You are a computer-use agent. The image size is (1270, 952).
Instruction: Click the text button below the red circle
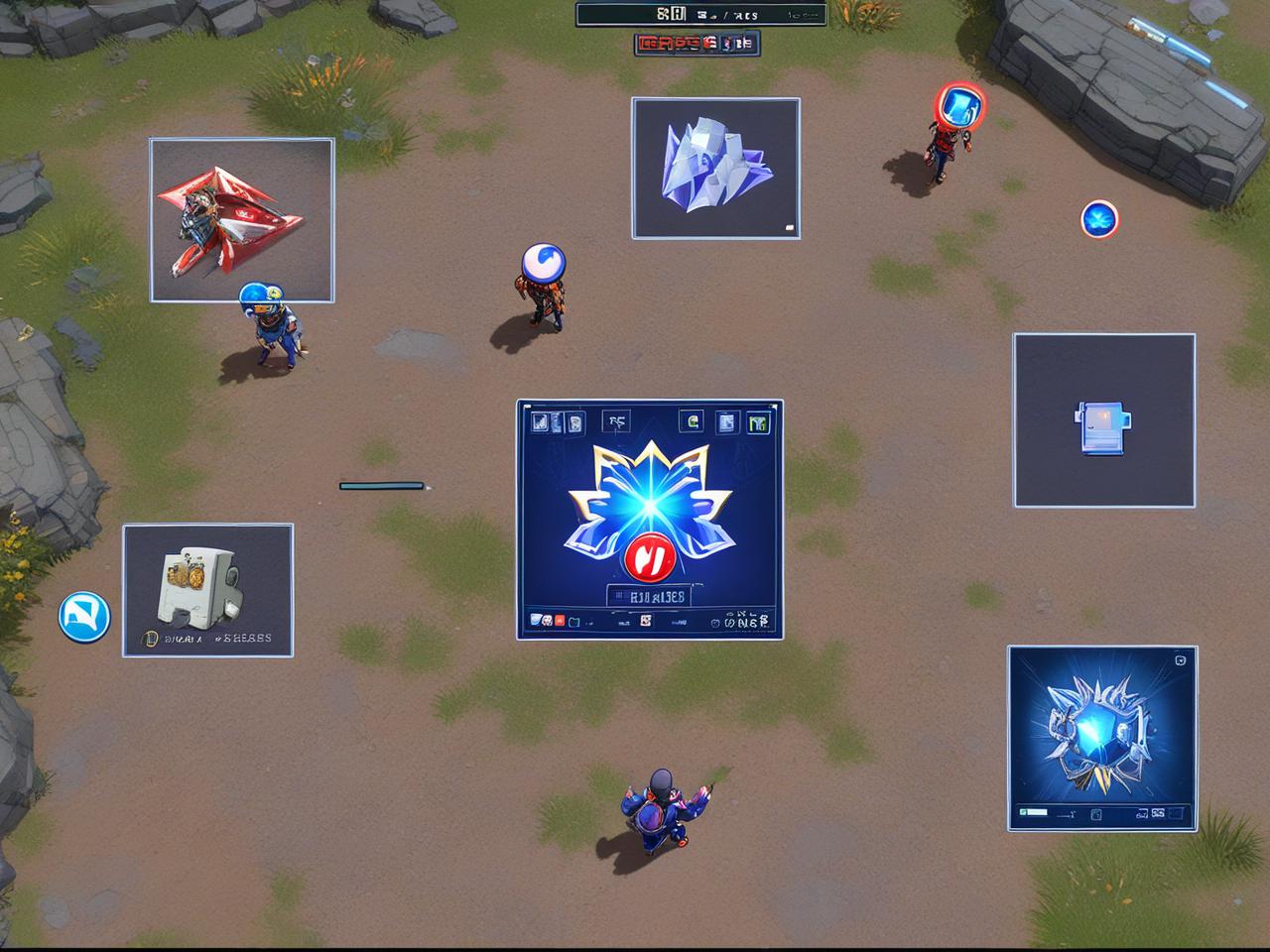[x=649, y=596]
